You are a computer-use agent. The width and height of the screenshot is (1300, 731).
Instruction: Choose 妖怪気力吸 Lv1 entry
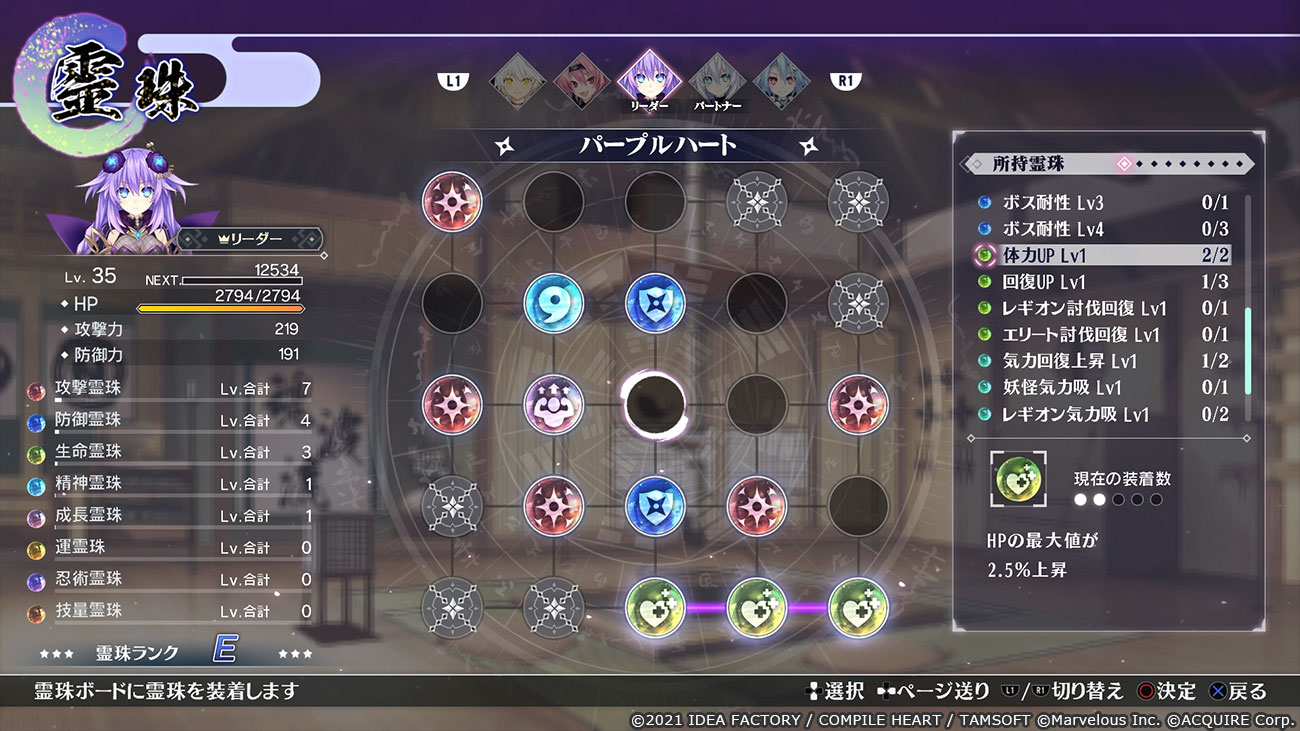(x=1100, y=388)
